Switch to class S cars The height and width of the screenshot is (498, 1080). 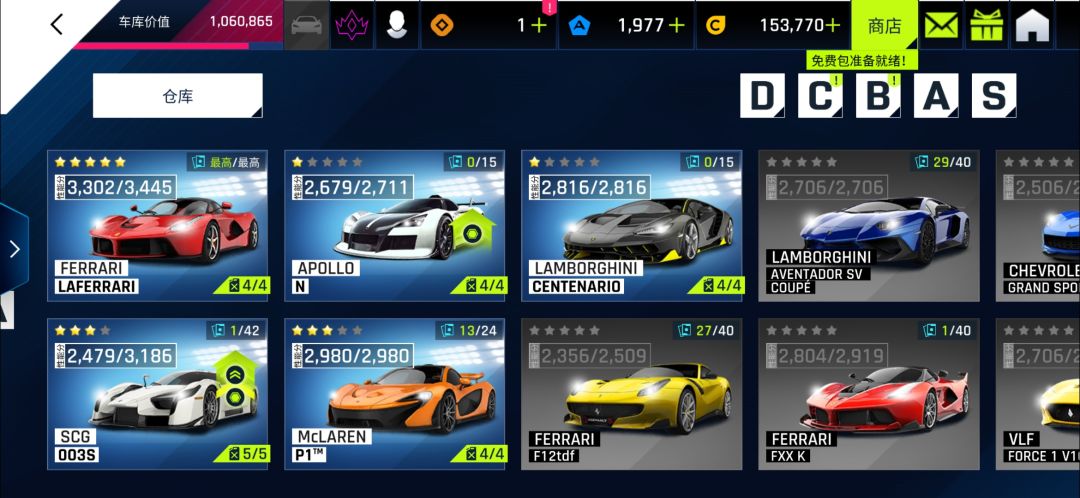pos(993,96)
